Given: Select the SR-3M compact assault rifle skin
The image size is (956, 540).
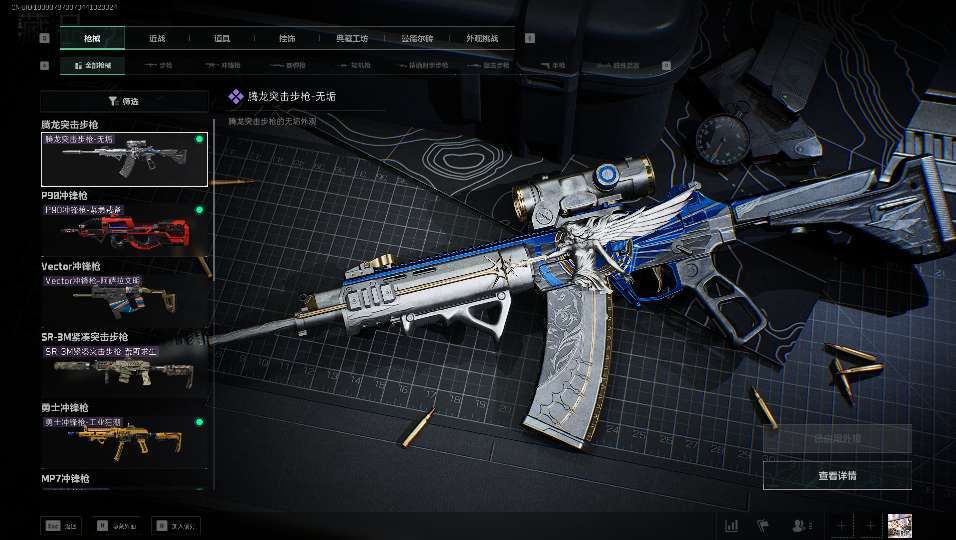Looking at the screenshot, I should point(124,370).
